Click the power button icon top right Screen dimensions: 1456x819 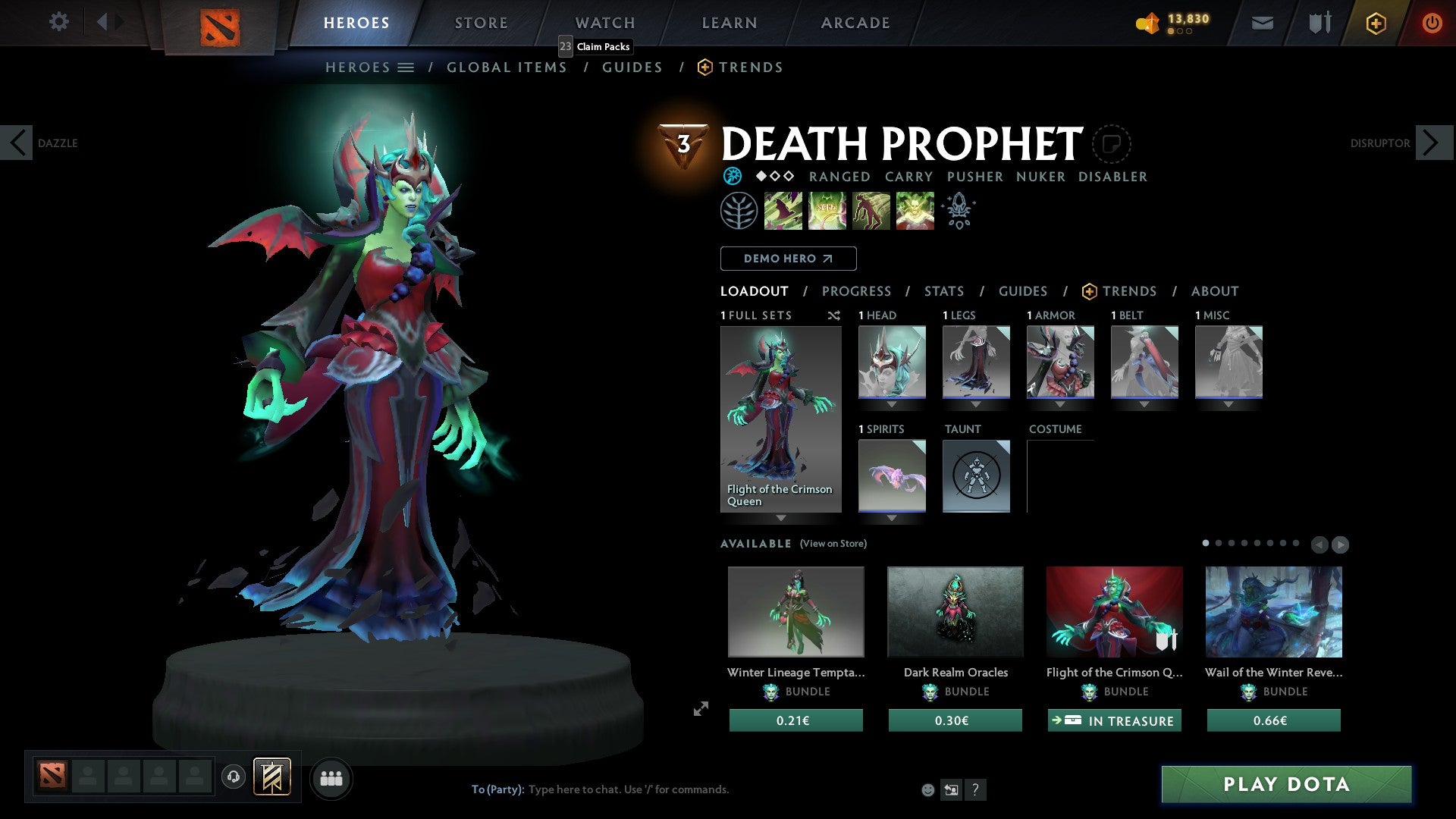pyautogui.click(x=1433, y=23)
